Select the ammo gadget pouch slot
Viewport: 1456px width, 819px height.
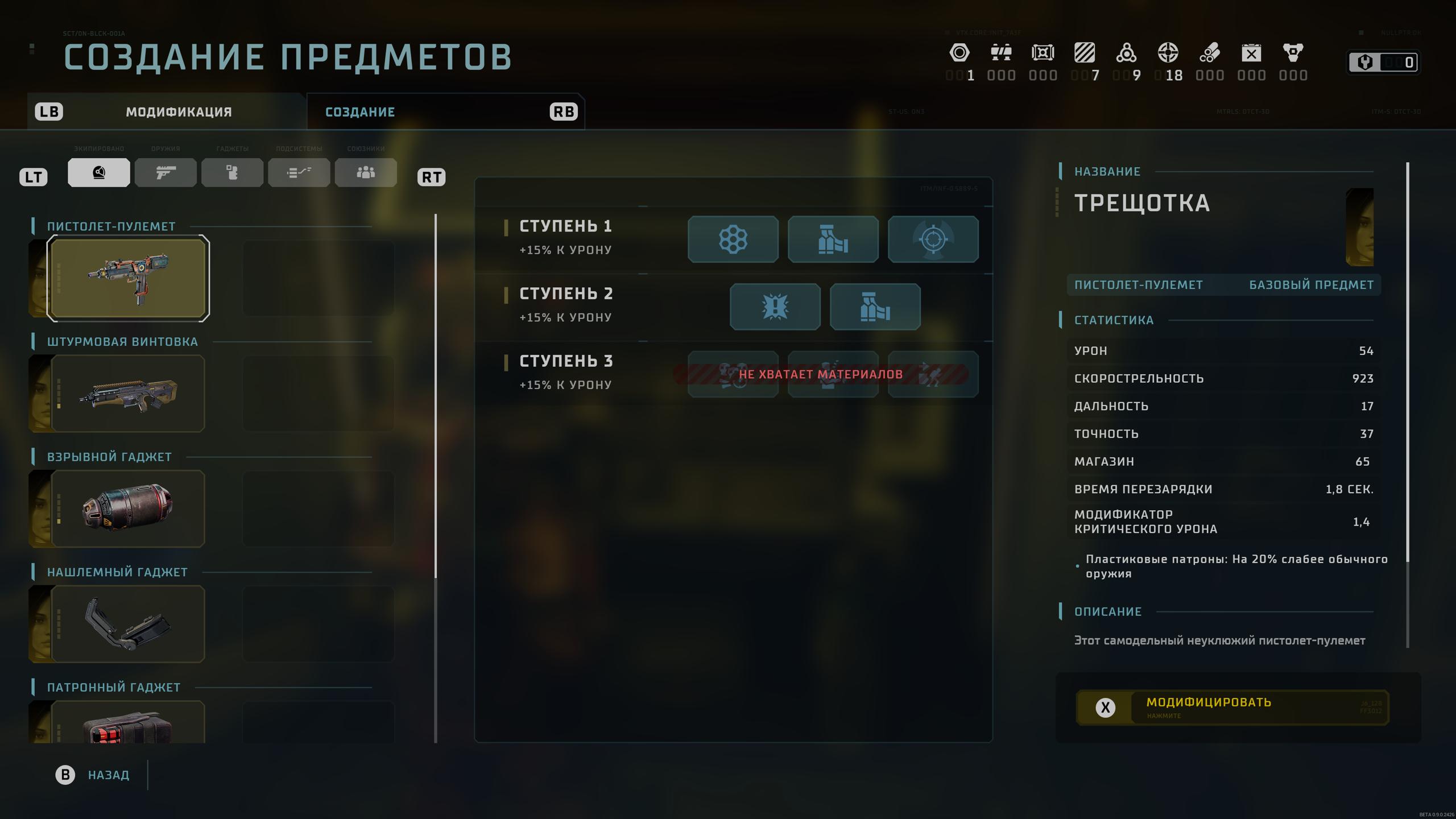128,723
